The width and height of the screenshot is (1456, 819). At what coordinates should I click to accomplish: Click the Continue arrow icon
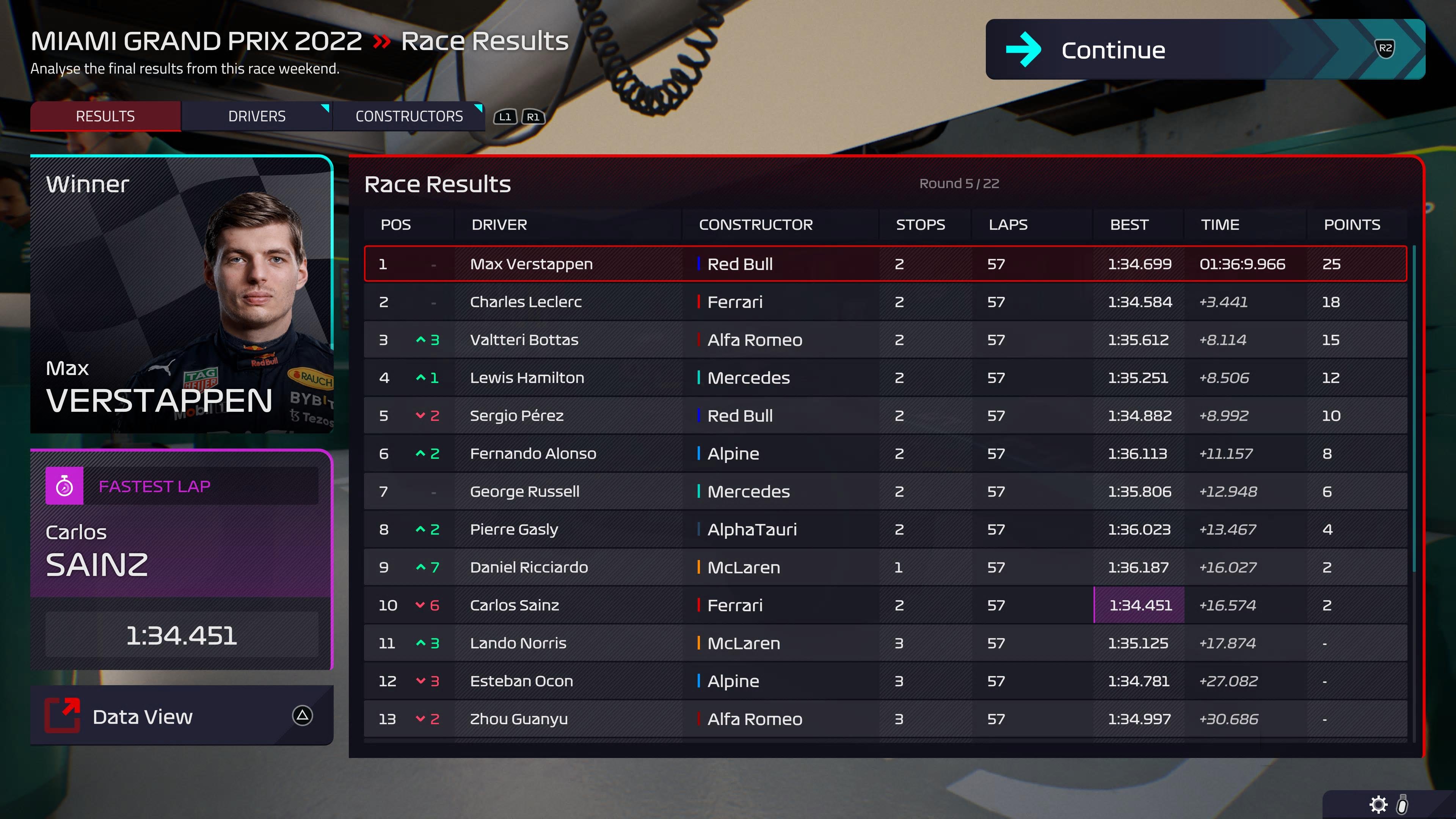click(1024, 50)
